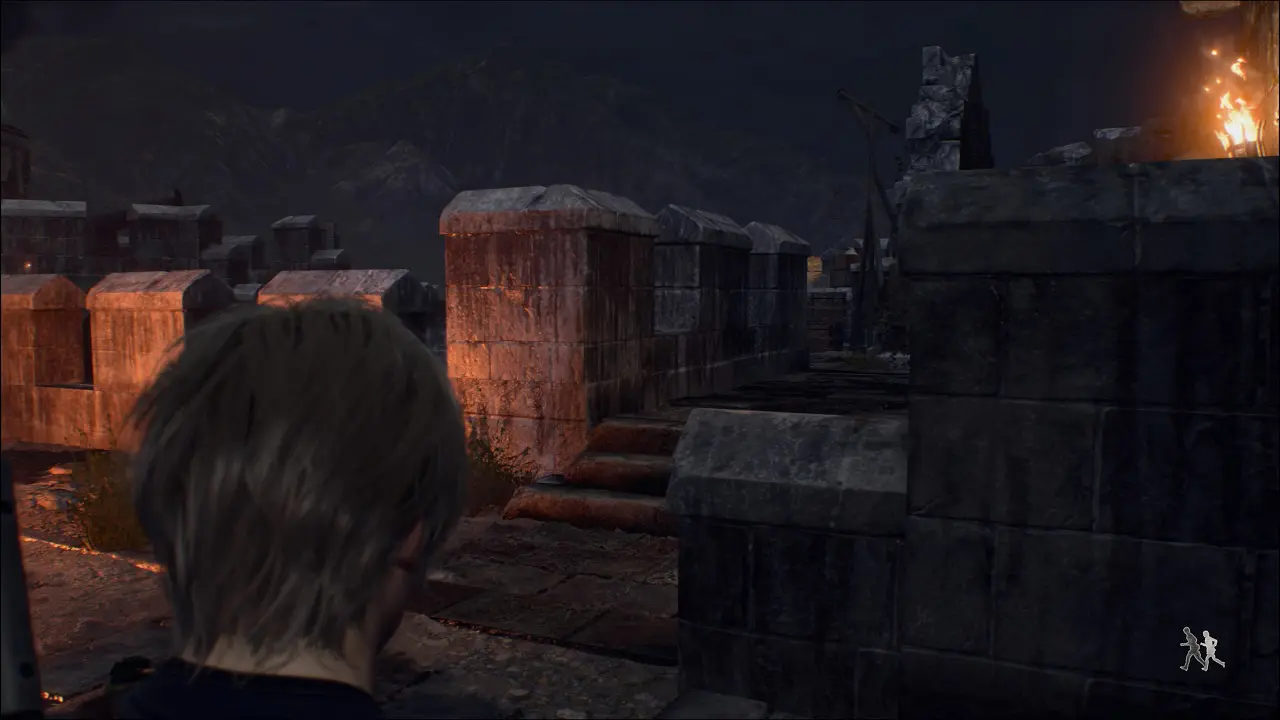The height and width of the screenshot is (720, 1280).
Task: Click the two running figures companion icon
Action: pyautogui.click(x=1201, y=649)
